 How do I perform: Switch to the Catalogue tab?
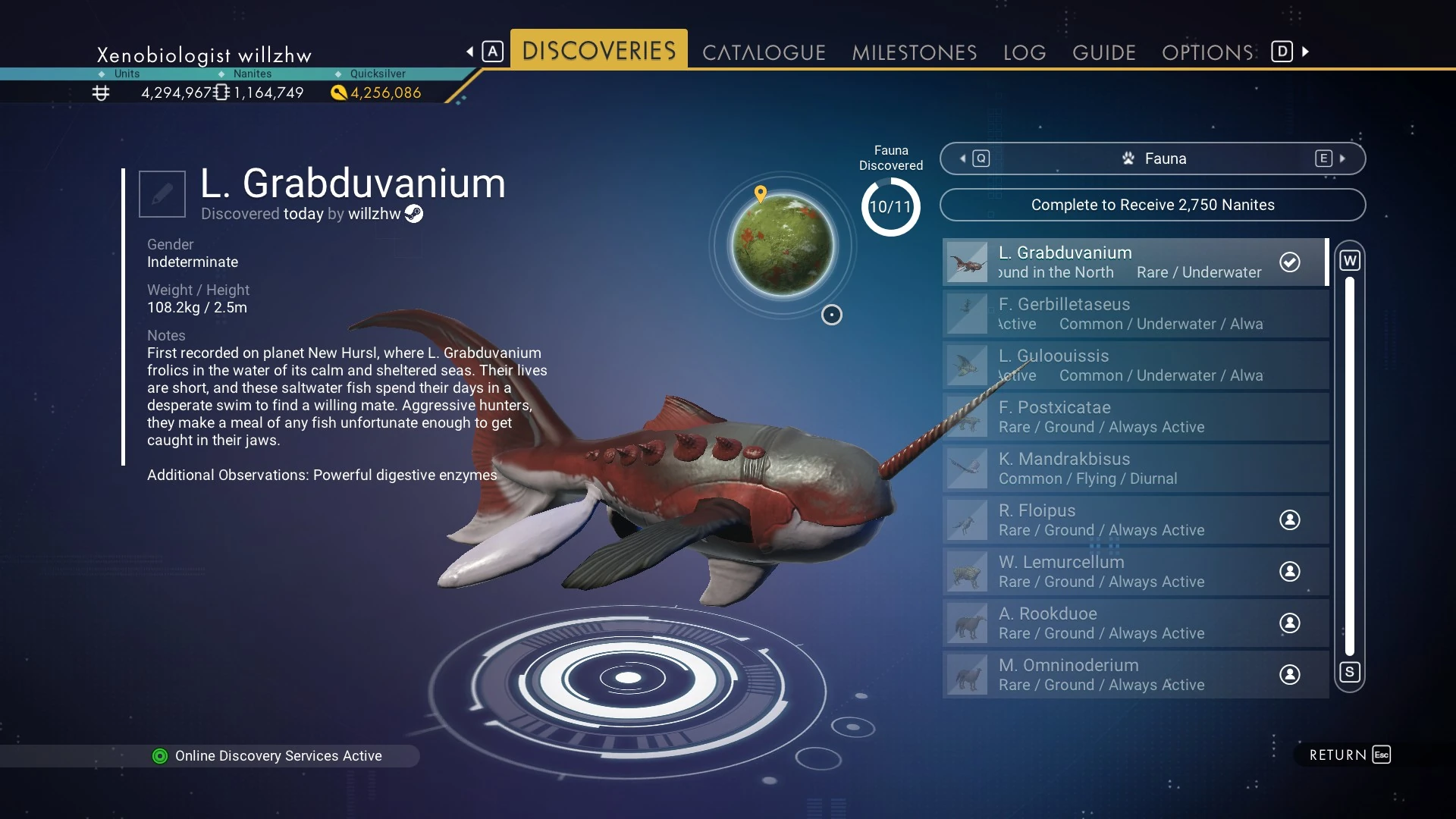[x=763, y=52]
